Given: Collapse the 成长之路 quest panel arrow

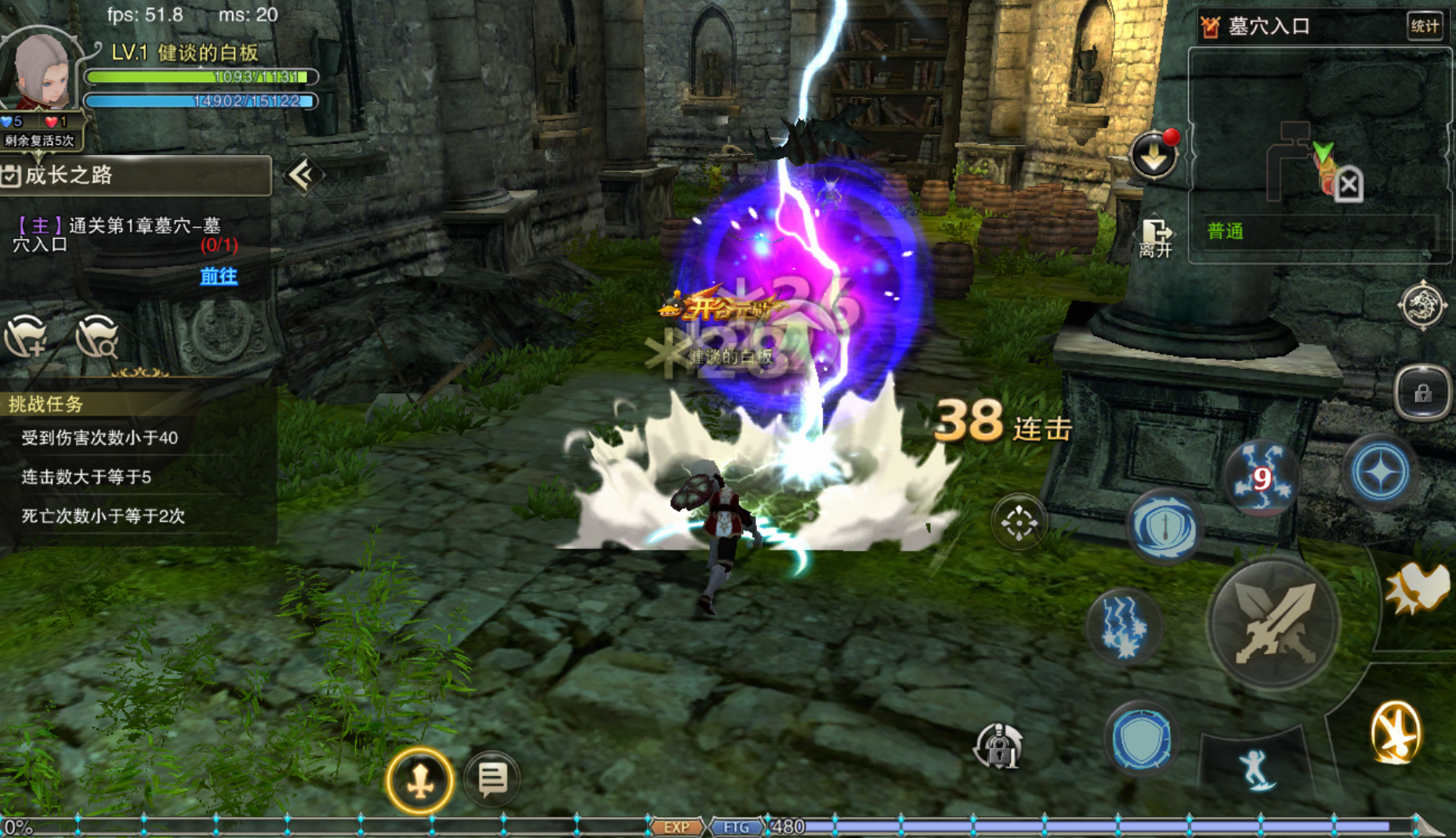Looking at the screenshot, I should [302, 175].
